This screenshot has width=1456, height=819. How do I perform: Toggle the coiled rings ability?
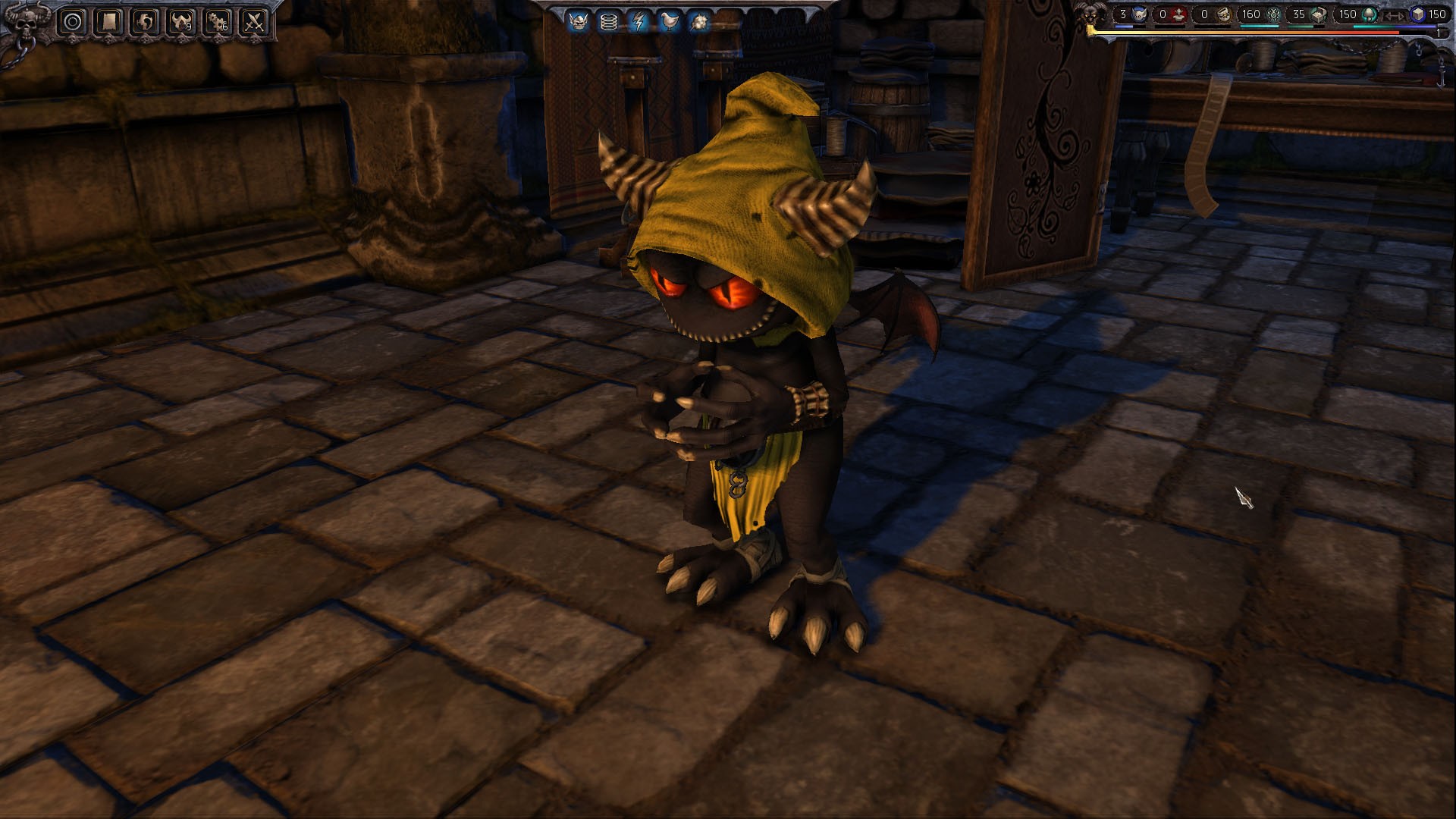[x=609, y=20]
